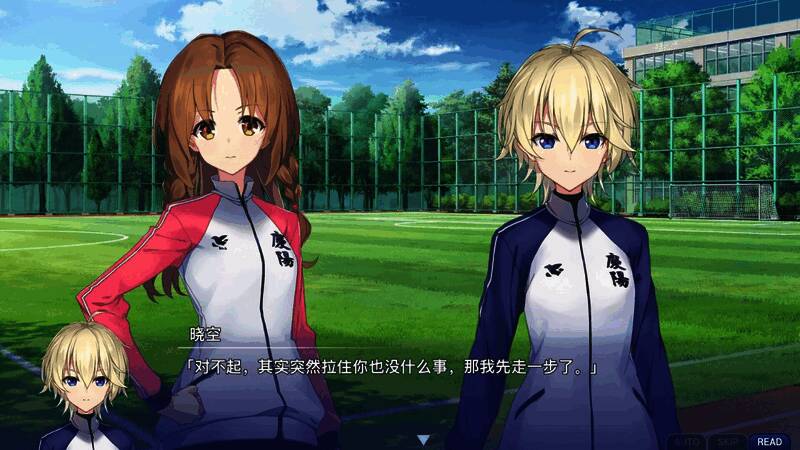Activate the SKIP button

(727, 441)
